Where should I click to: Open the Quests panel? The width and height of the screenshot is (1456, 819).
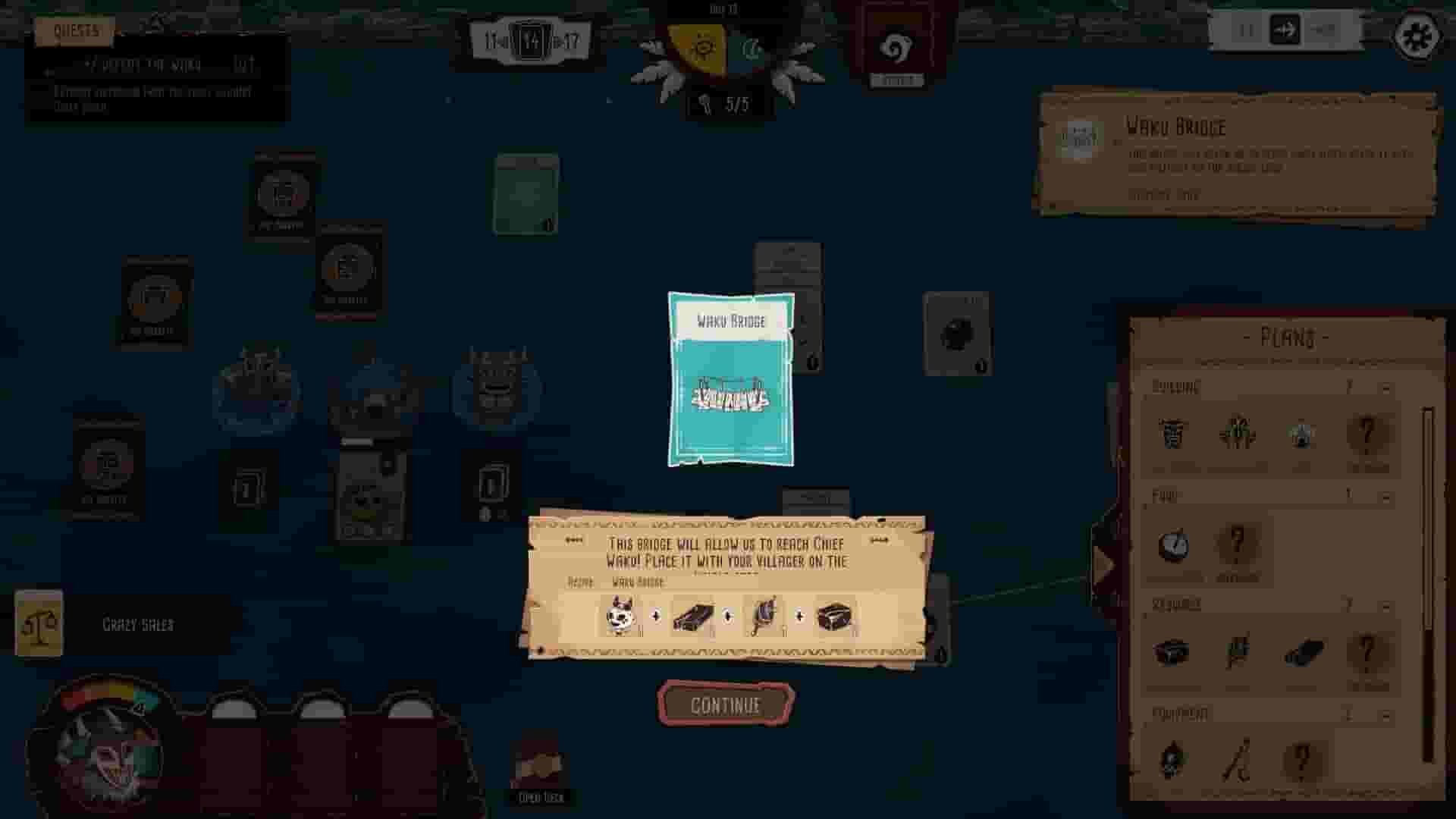coord(74,32)
